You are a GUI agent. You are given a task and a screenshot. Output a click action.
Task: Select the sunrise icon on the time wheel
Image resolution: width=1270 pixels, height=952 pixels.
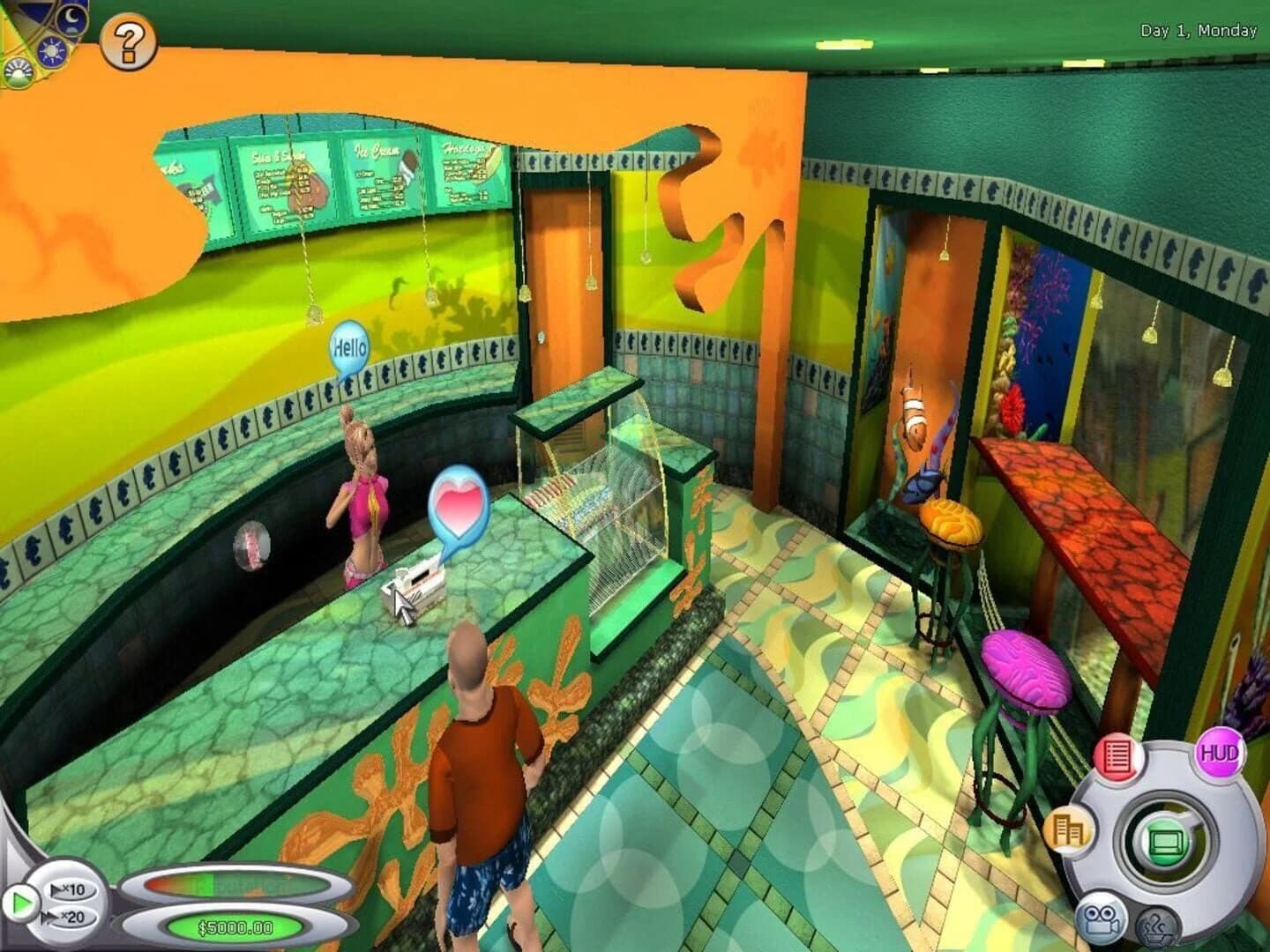pos(17,71)
